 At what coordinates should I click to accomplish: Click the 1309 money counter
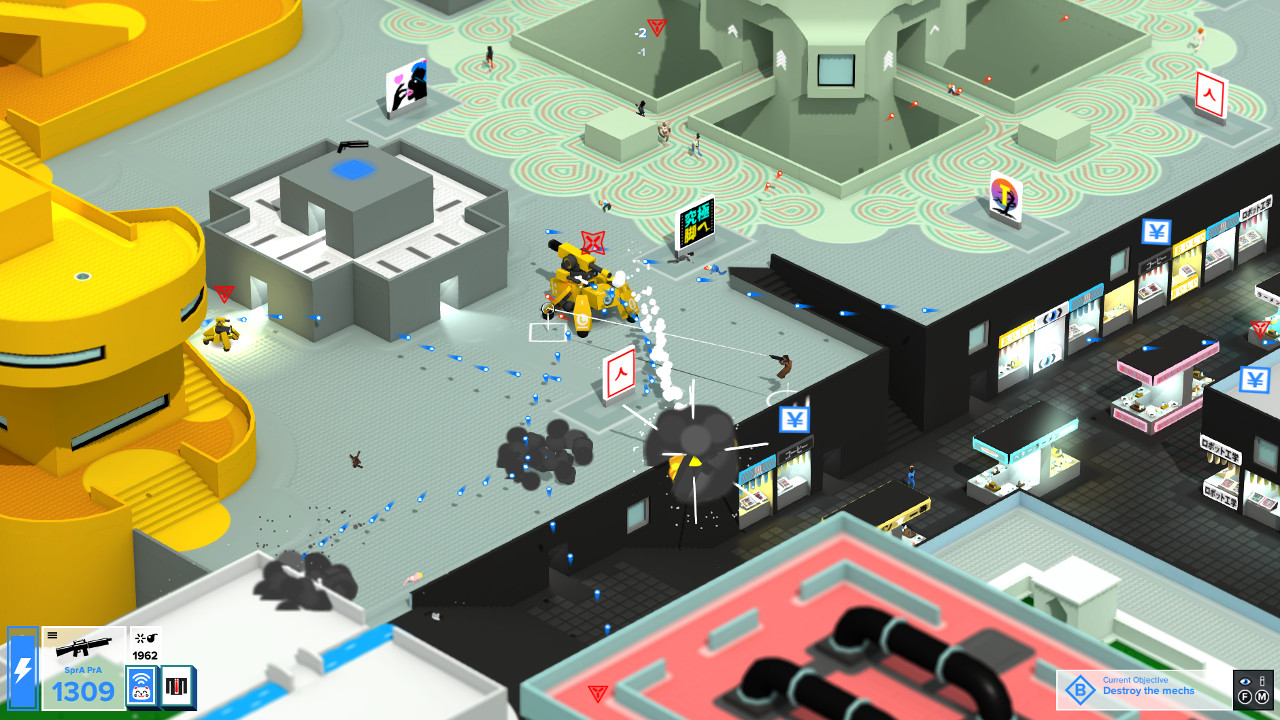pos(83,688)
